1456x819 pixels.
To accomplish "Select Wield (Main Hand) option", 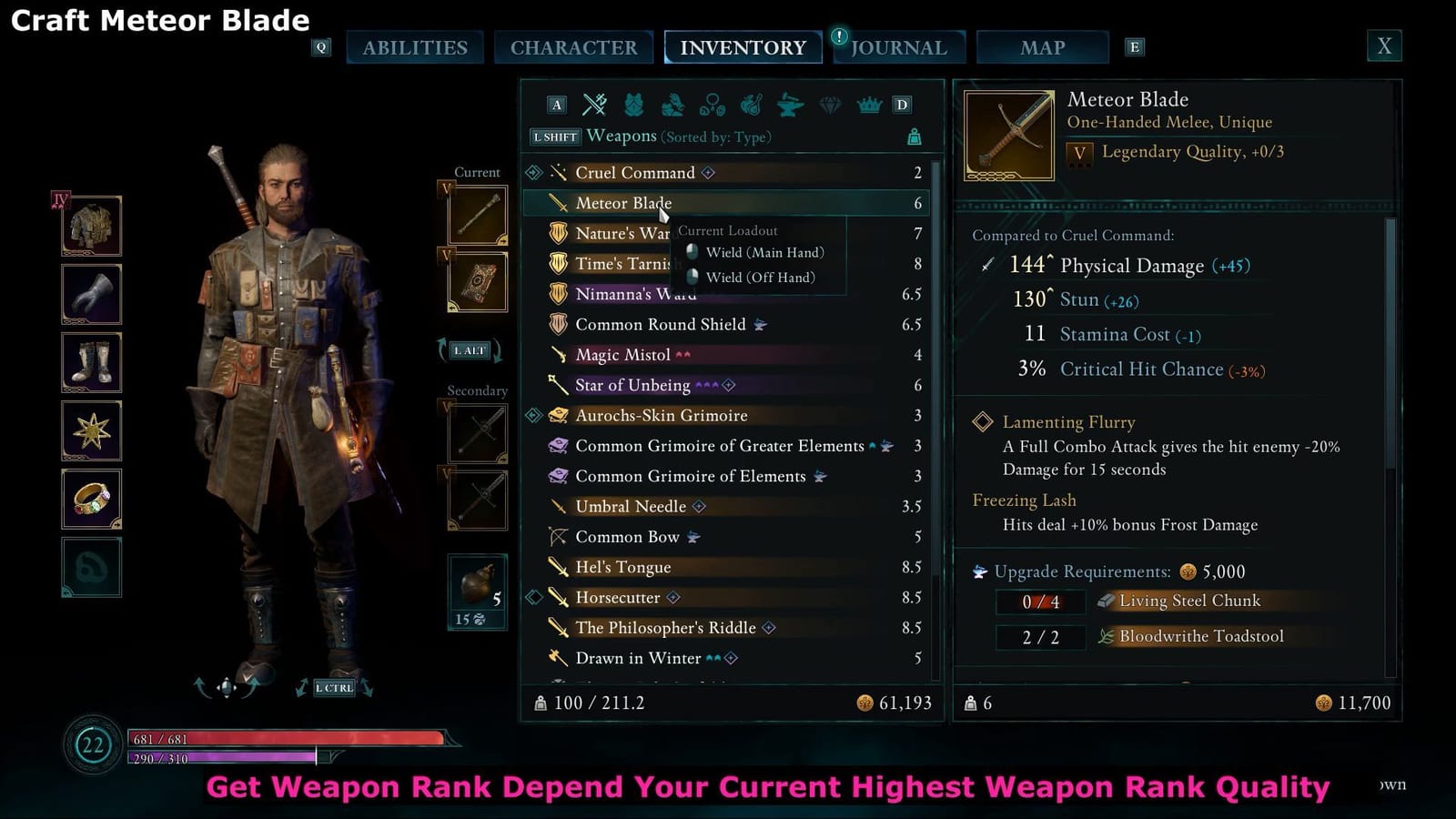I will [764, 252].
